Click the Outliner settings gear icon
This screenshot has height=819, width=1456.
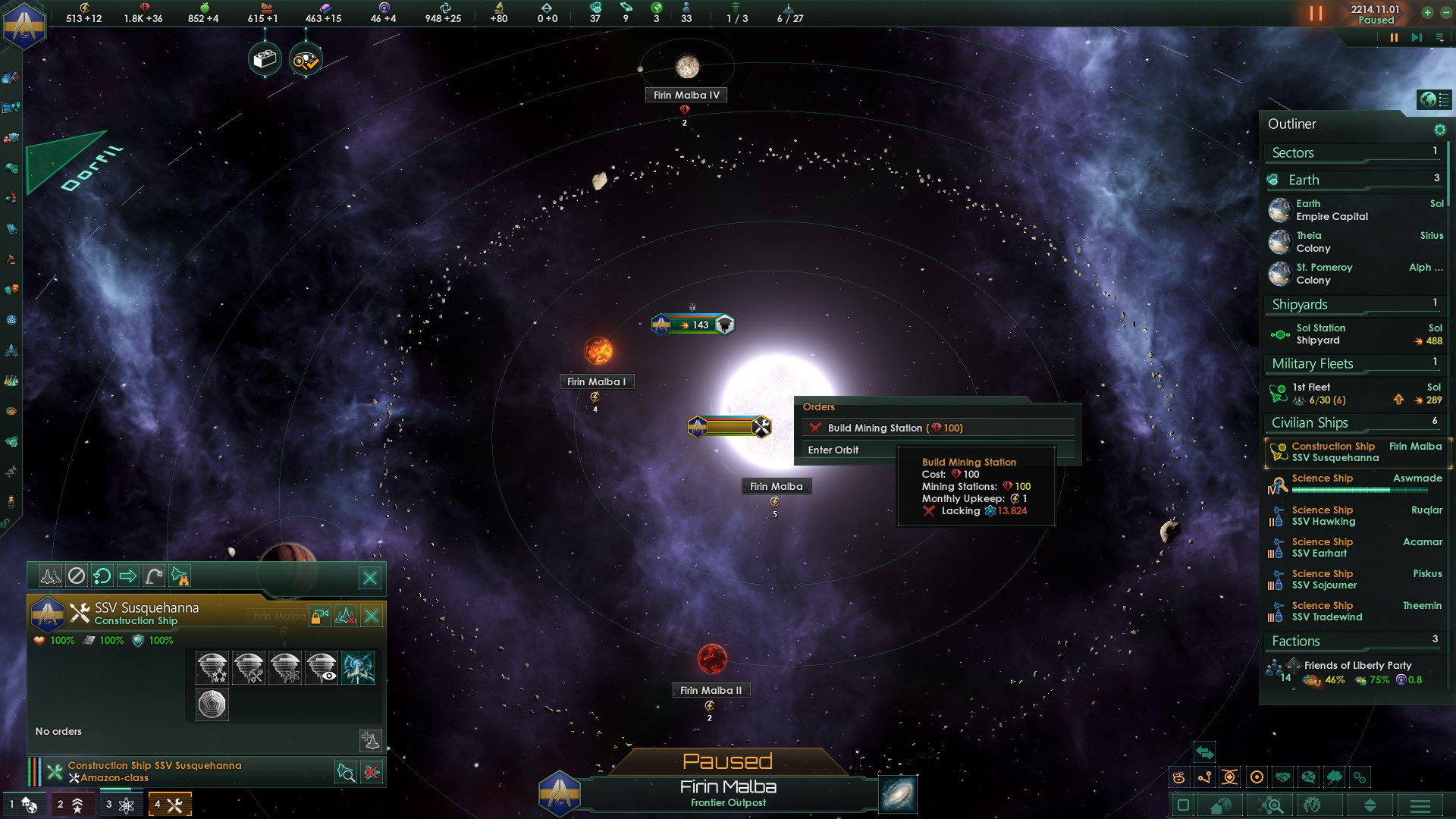1439,129
